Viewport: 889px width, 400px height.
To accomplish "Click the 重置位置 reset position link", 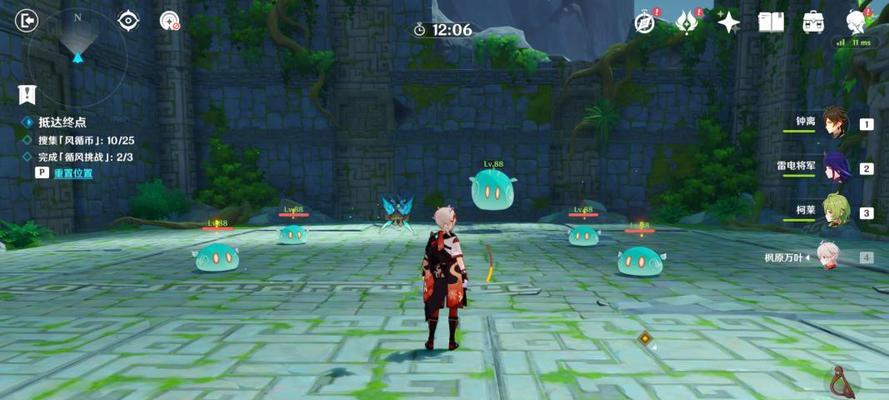I will pyautogui.click(x=73, y=173).
